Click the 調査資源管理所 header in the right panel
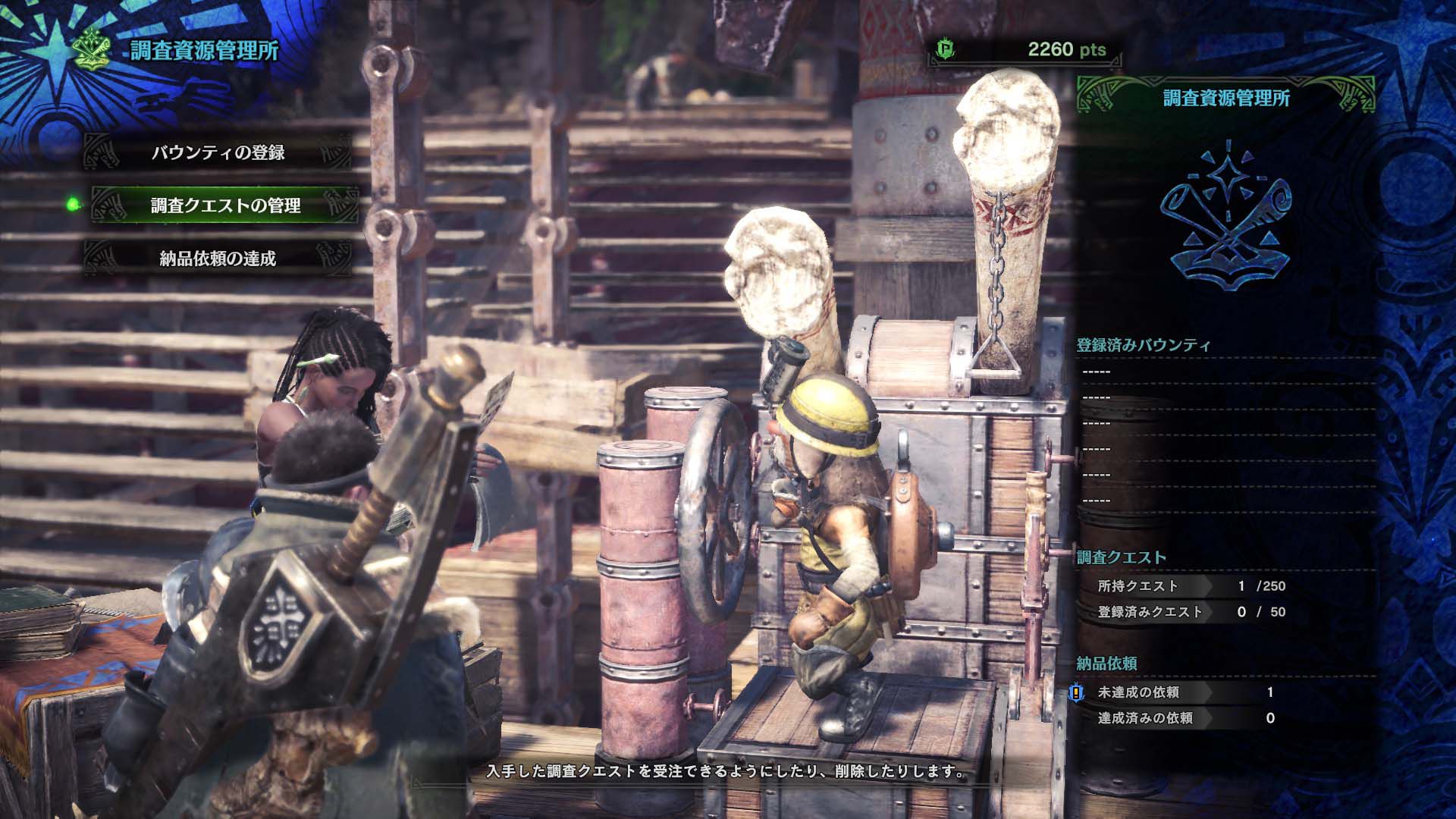The height and width of the screenshot is (819, 1456). pos(1225,97)
